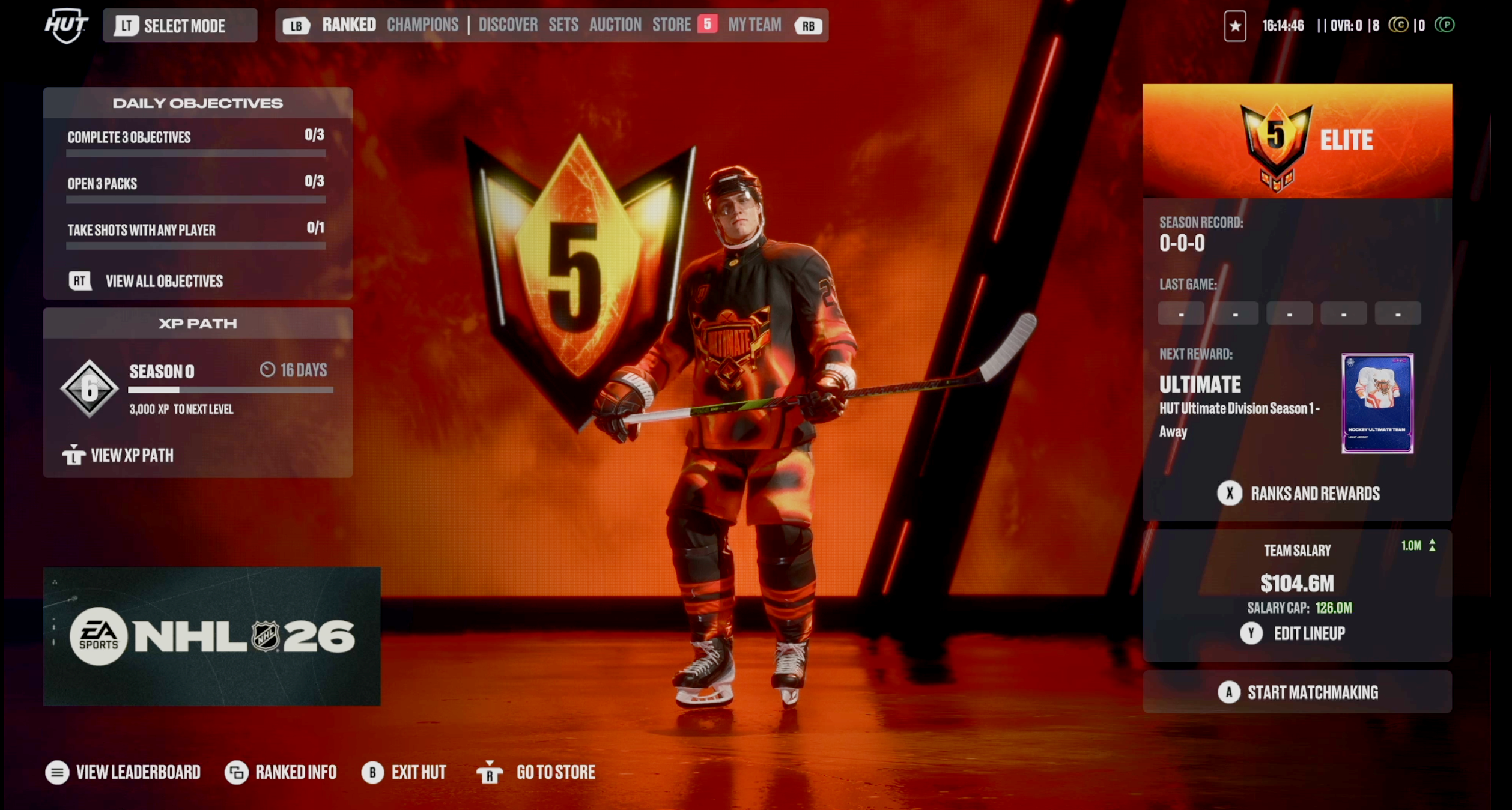Viewport: 1512px width, 810px height.
Task: Show the leaderboard
Action: click(138, 772)
